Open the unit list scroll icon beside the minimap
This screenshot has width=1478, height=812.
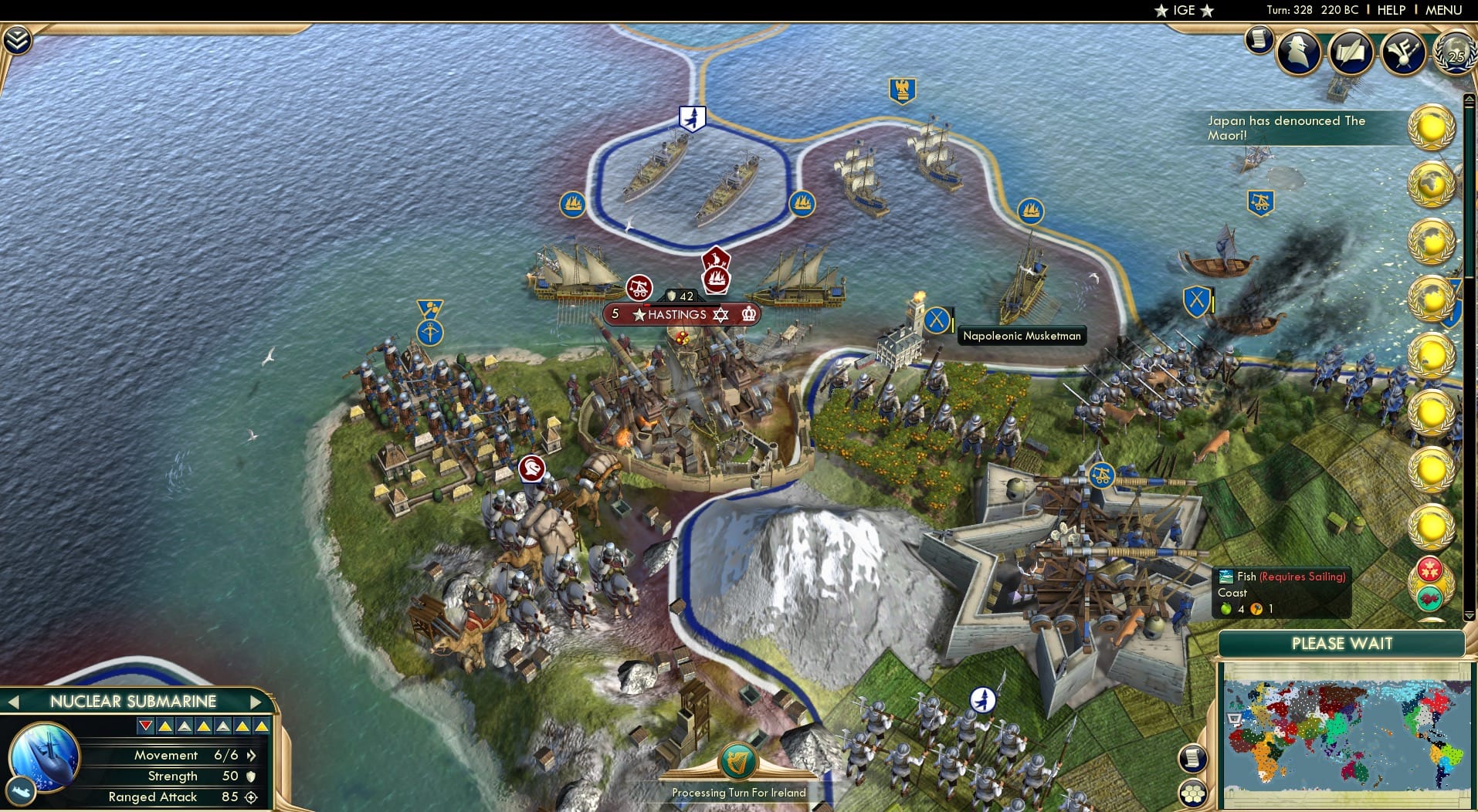[1192, 759]
